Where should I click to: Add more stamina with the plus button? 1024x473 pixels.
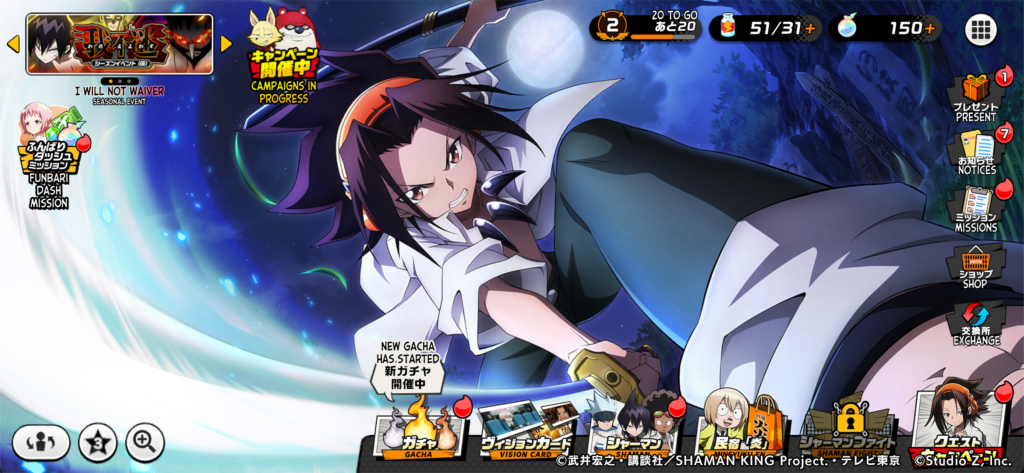point(811,28)
